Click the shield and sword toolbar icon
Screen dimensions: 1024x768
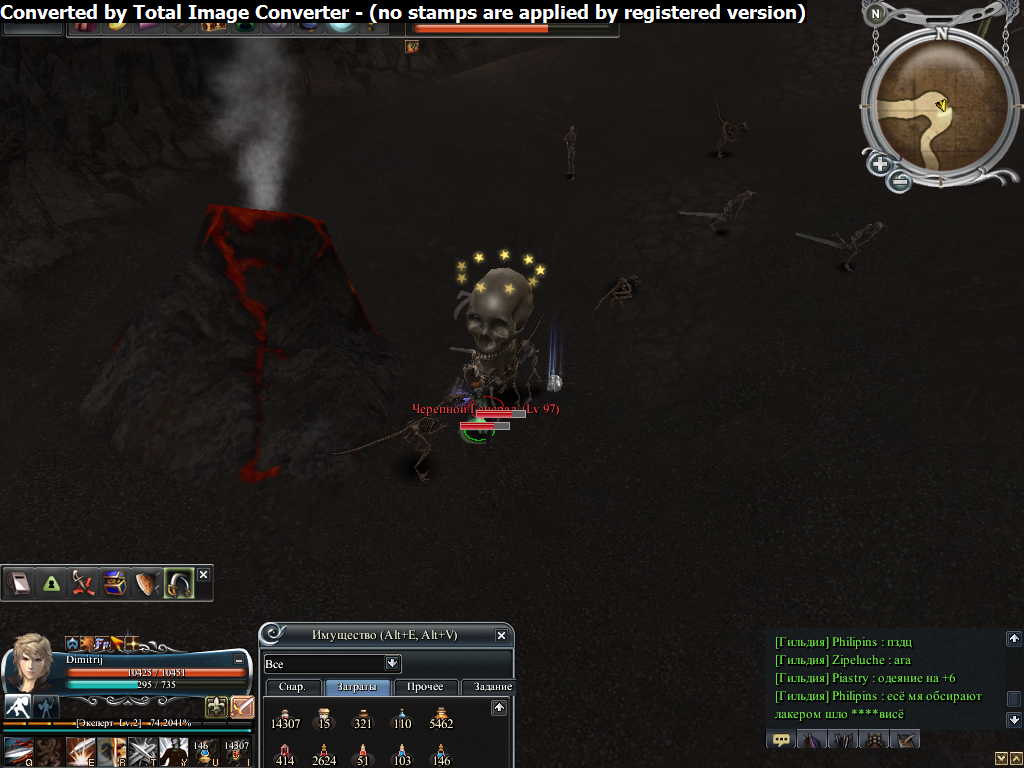click(x=146, y=583)
